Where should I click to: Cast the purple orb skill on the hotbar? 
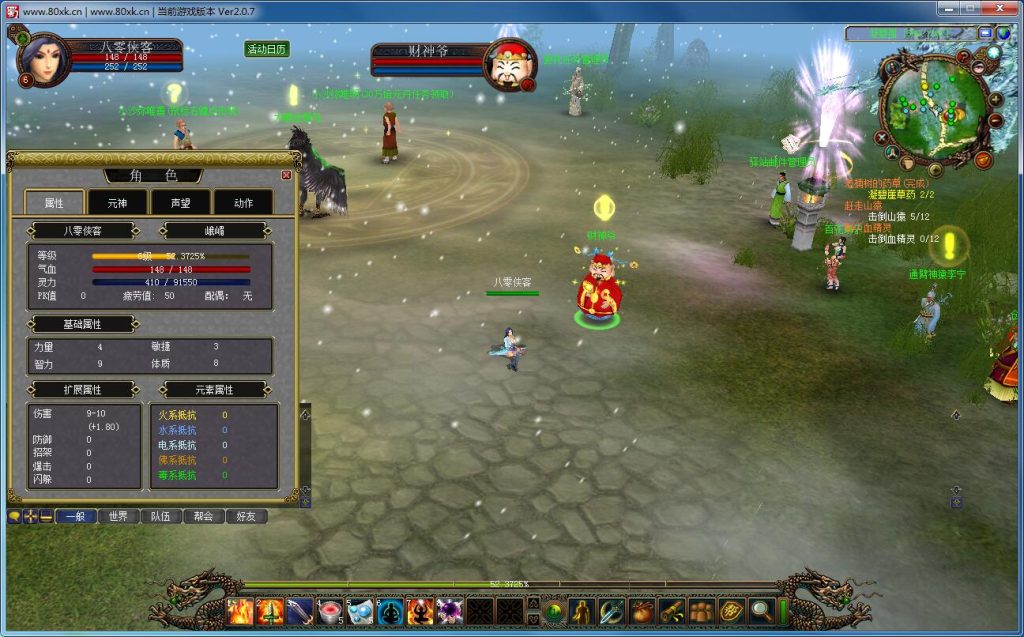450,611
